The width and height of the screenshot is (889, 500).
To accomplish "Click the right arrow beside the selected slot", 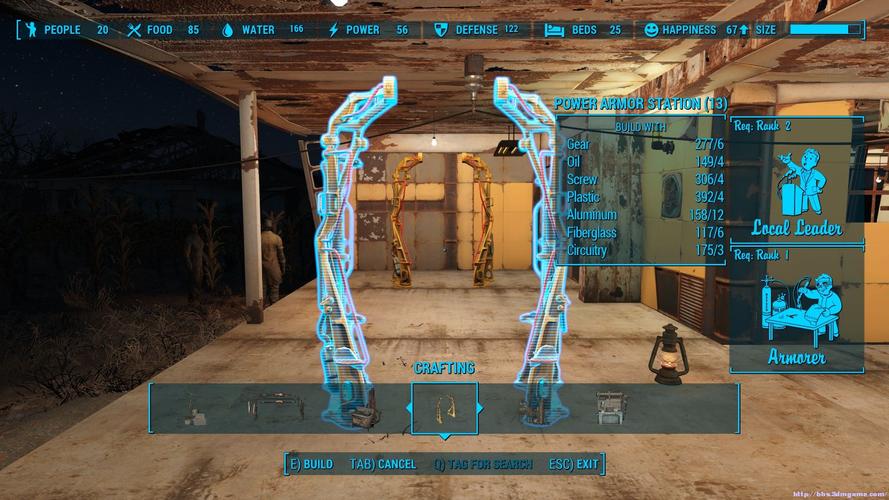I will [x=481, y=408].
